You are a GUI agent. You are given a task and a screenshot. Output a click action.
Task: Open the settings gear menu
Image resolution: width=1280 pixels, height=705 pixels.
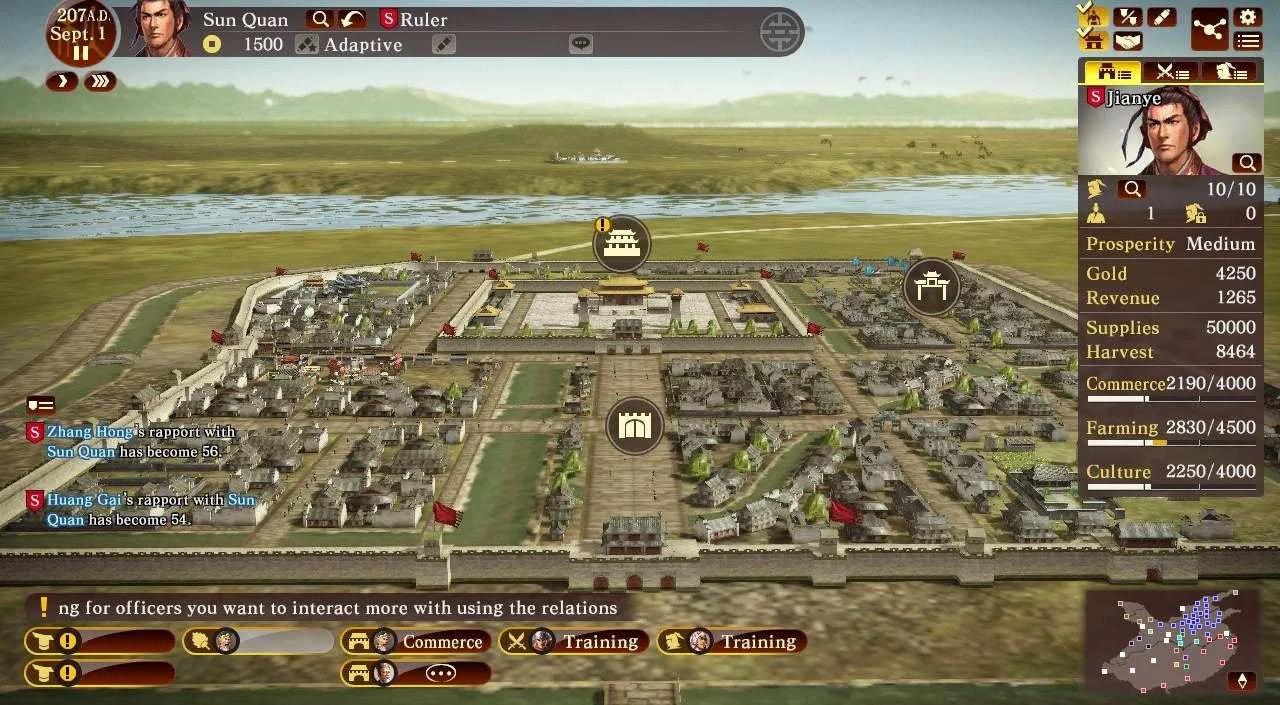(x=1247, y=17)
